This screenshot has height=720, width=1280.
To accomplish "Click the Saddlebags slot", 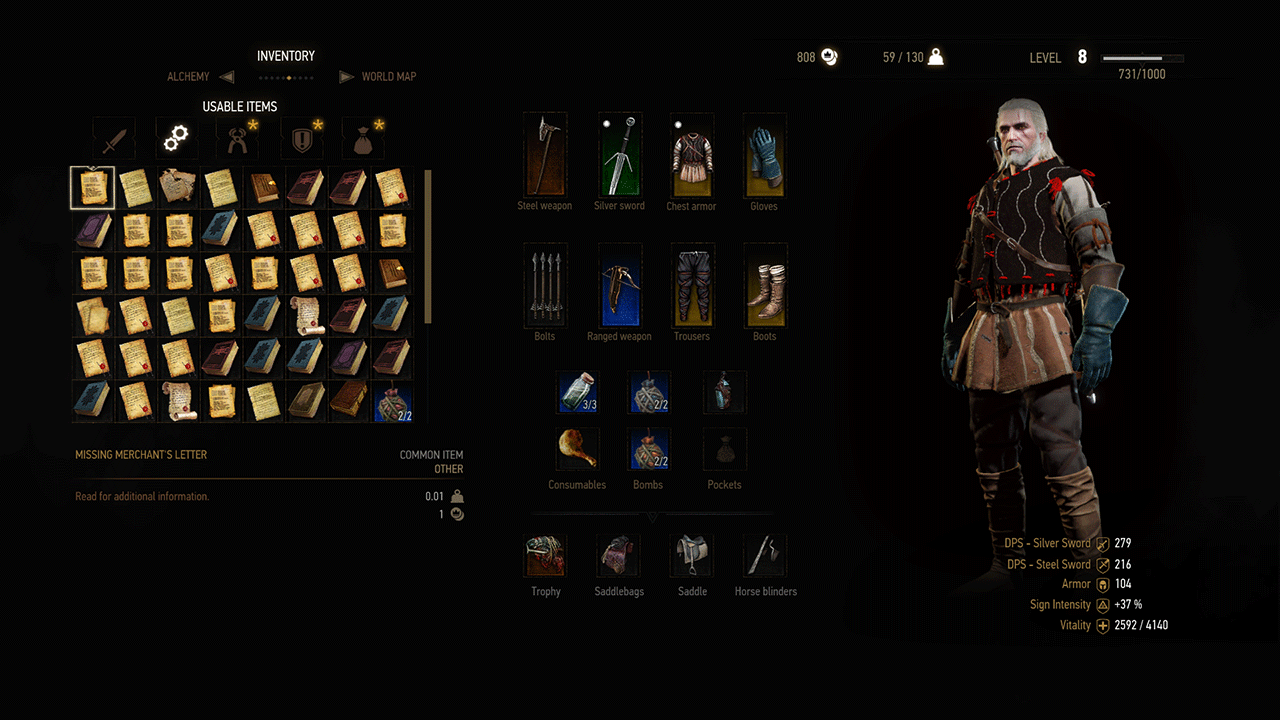I will [618, 555].
